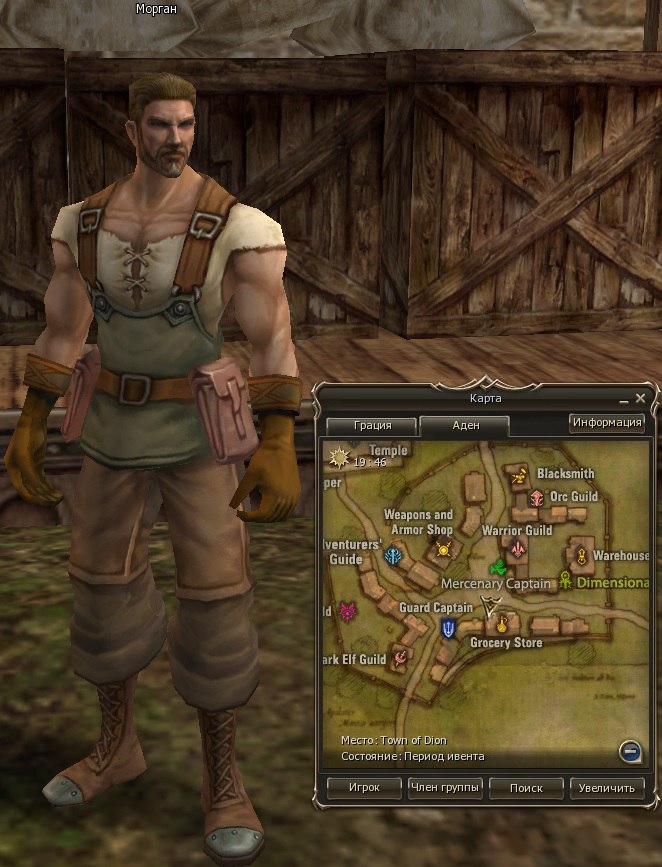Open the Поиск map search
This screenshot has width=662, height=867.
526,788
